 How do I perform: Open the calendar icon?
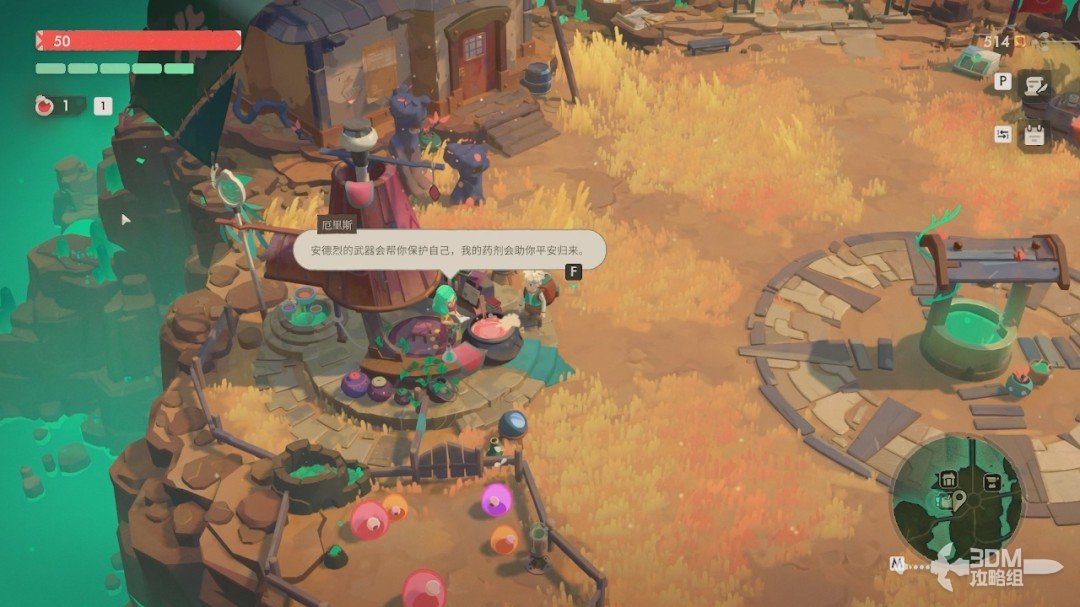1034,135
